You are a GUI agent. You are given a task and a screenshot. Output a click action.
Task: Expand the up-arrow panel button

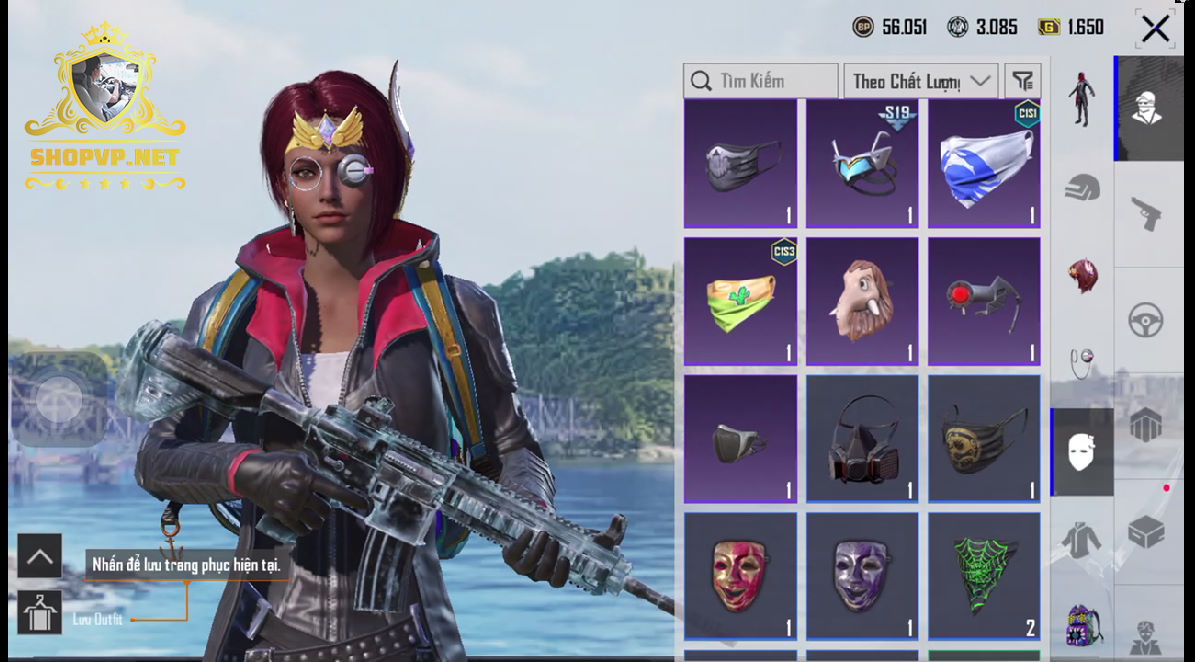[x=40, y=556]
